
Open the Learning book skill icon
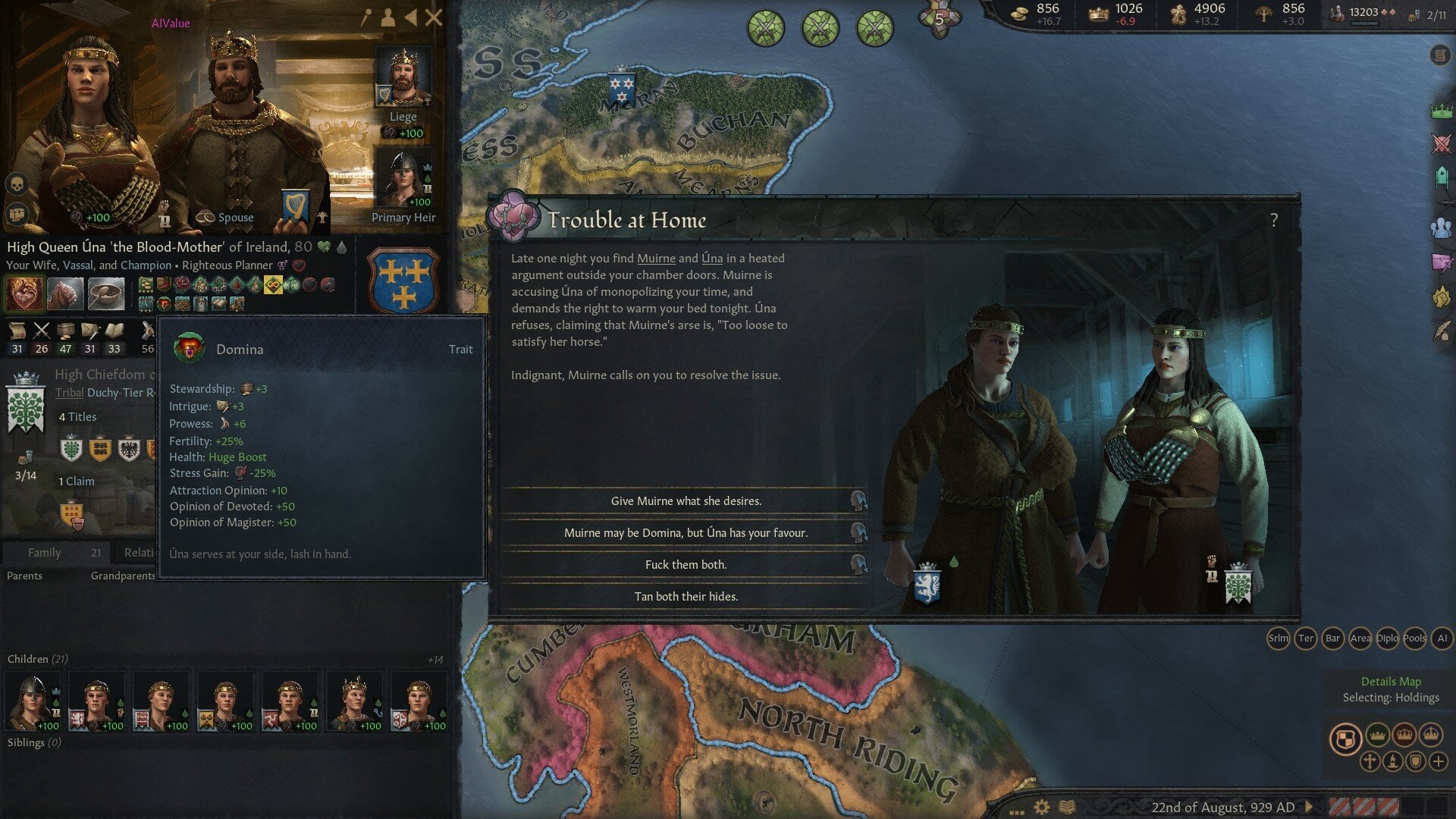tap(114, 331)
